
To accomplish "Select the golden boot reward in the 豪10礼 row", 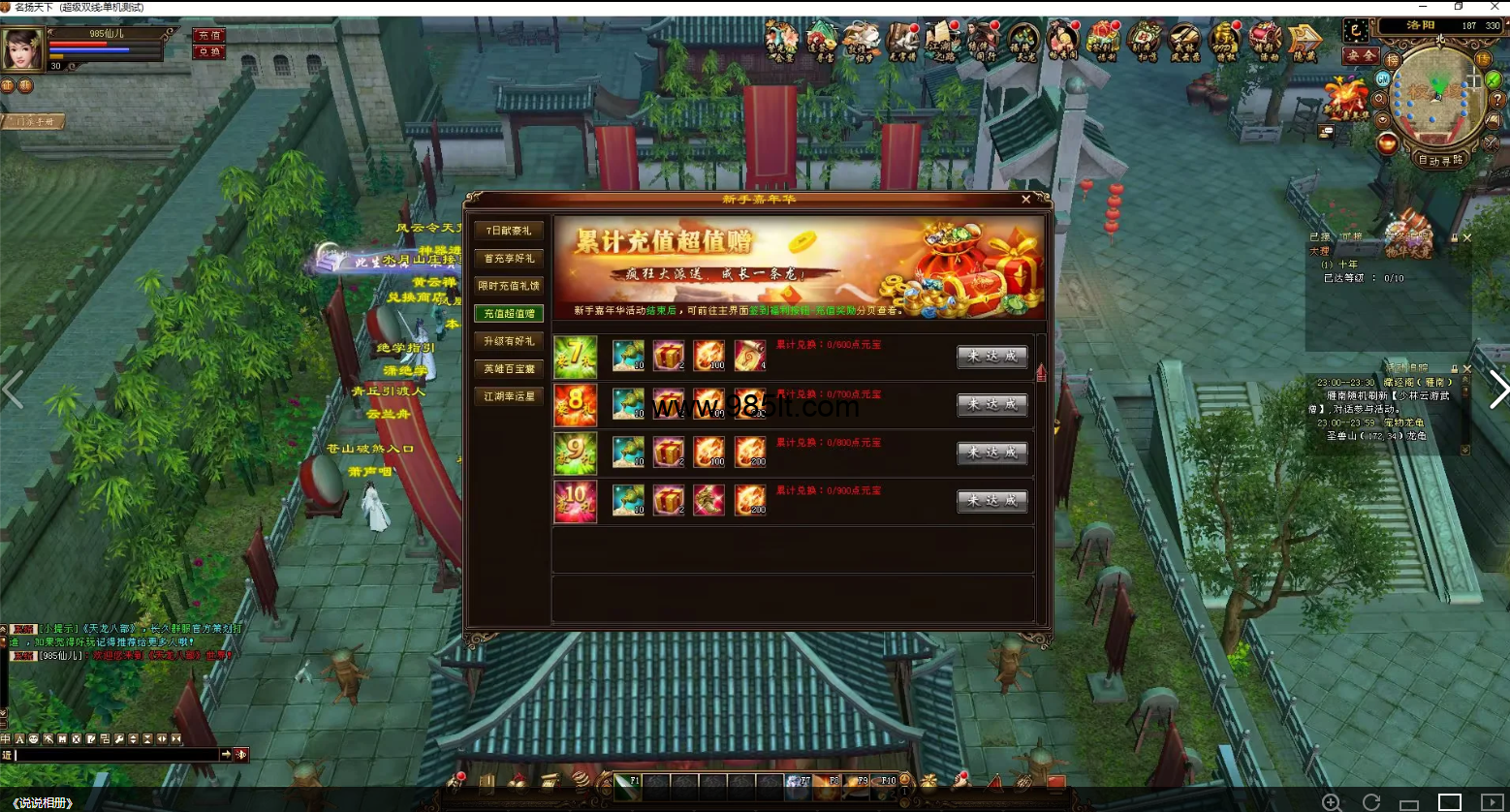I will point(708,500).
